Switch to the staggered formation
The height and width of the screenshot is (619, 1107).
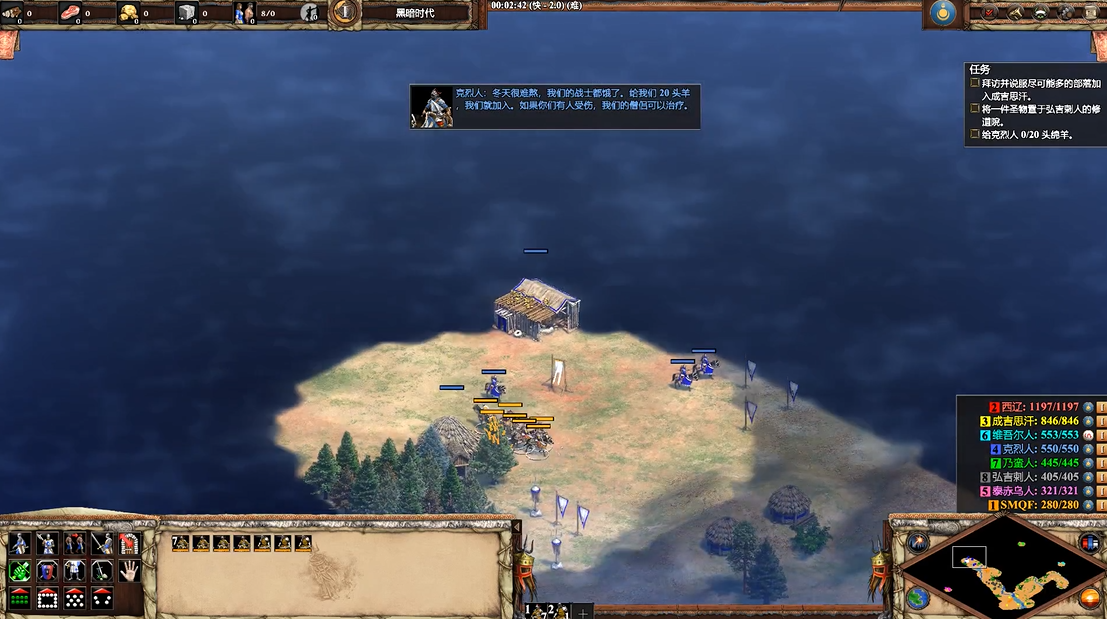73,598
